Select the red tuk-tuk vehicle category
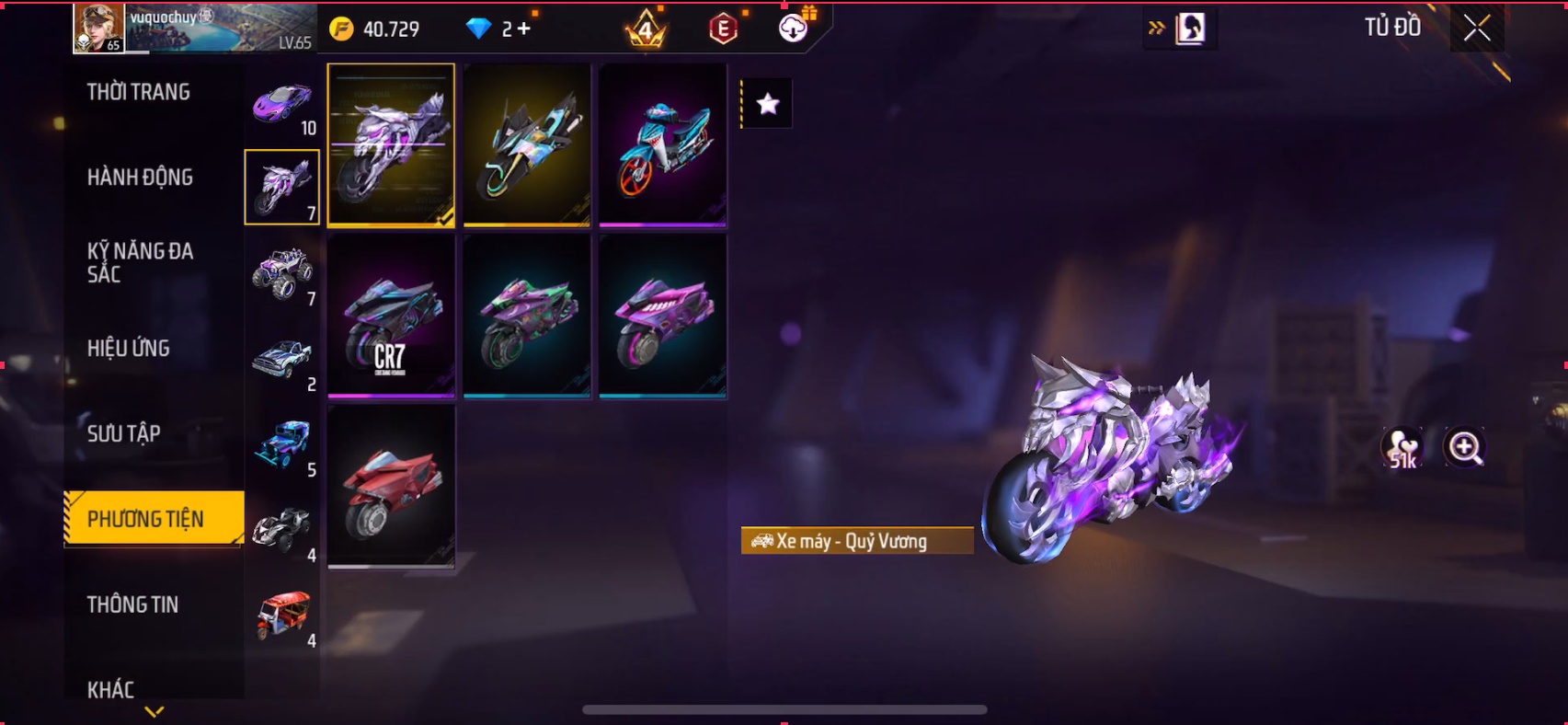Image resolution: width=1568 pixels, height=725 pixels. point(282,616)
